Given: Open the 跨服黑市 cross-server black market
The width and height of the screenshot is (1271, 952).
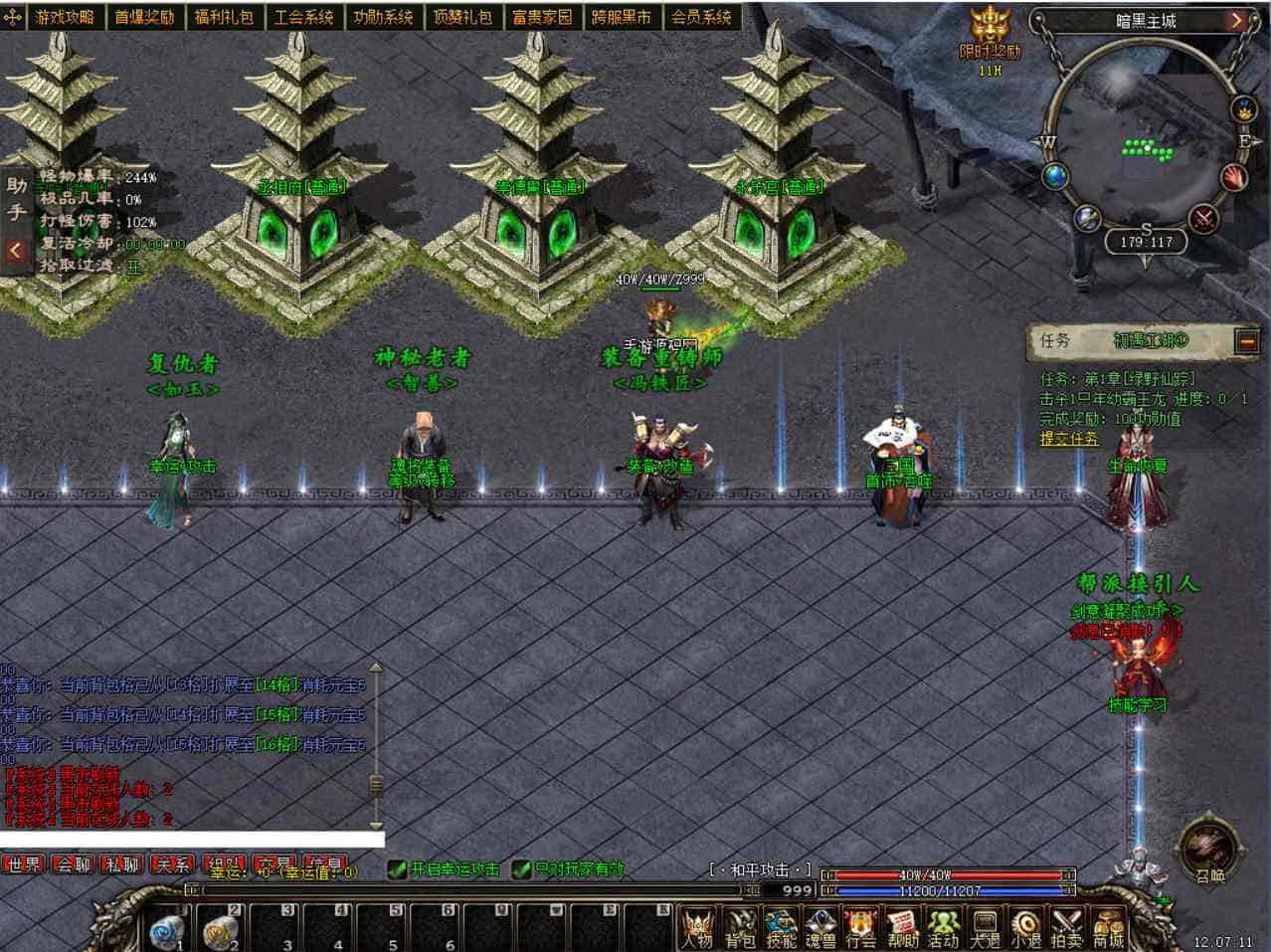Looking at the screenshot, I should (x=621, y=17).
